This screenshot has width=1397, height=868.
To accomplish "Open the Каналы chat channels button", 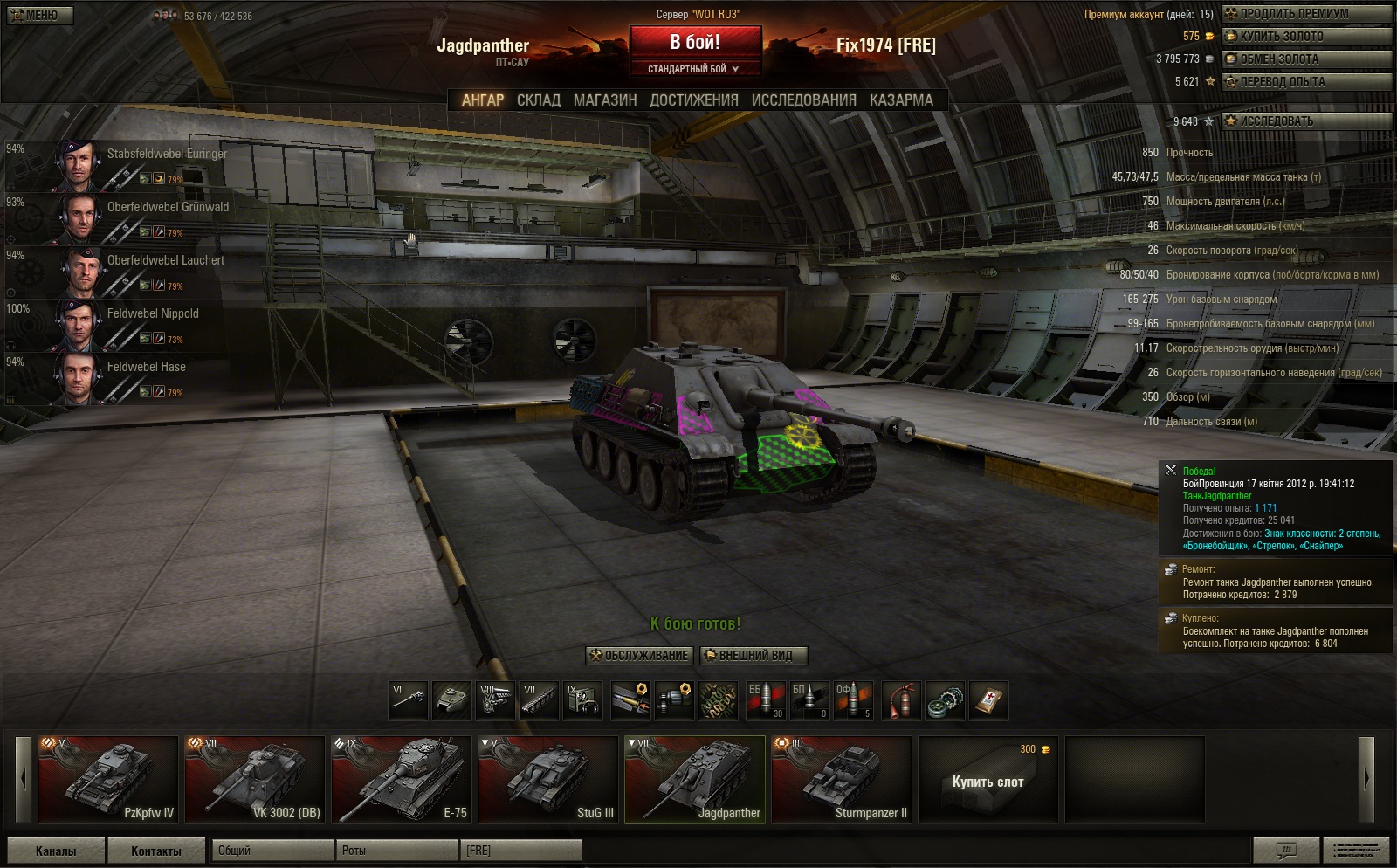I will [x=56, y=851].
